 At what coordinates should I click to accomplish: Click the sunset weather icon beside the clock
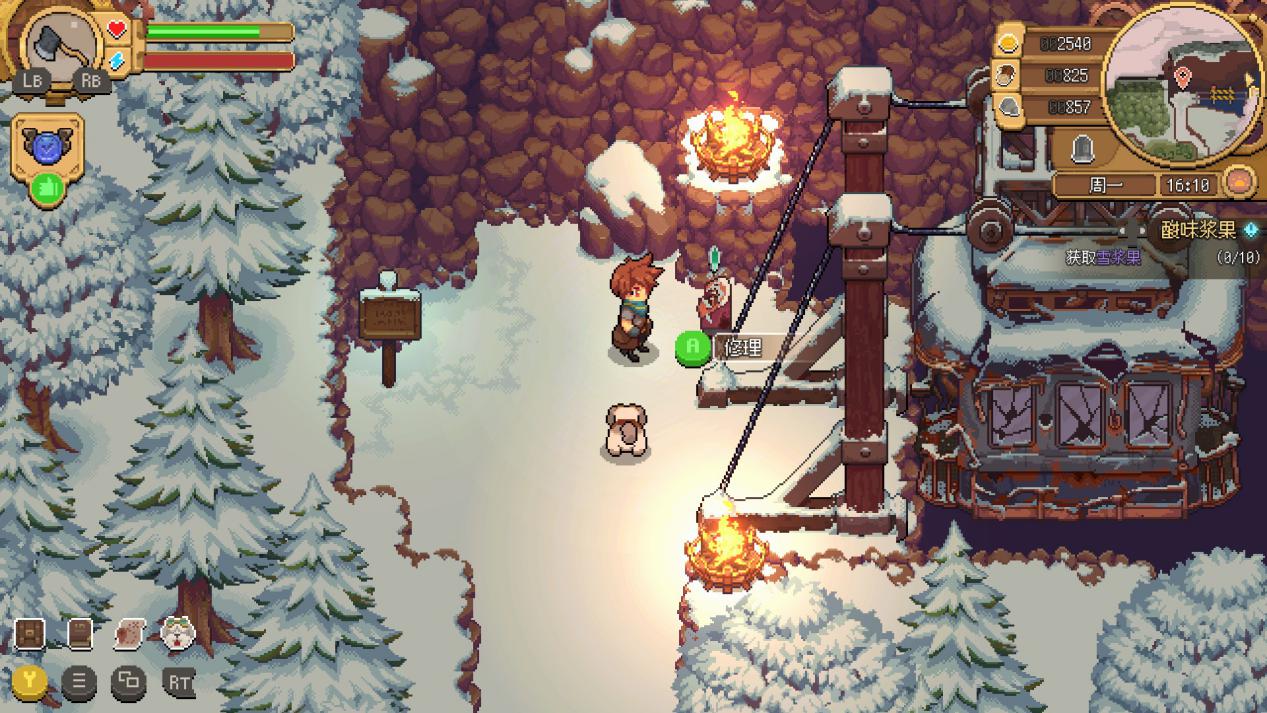(1239, 183)
